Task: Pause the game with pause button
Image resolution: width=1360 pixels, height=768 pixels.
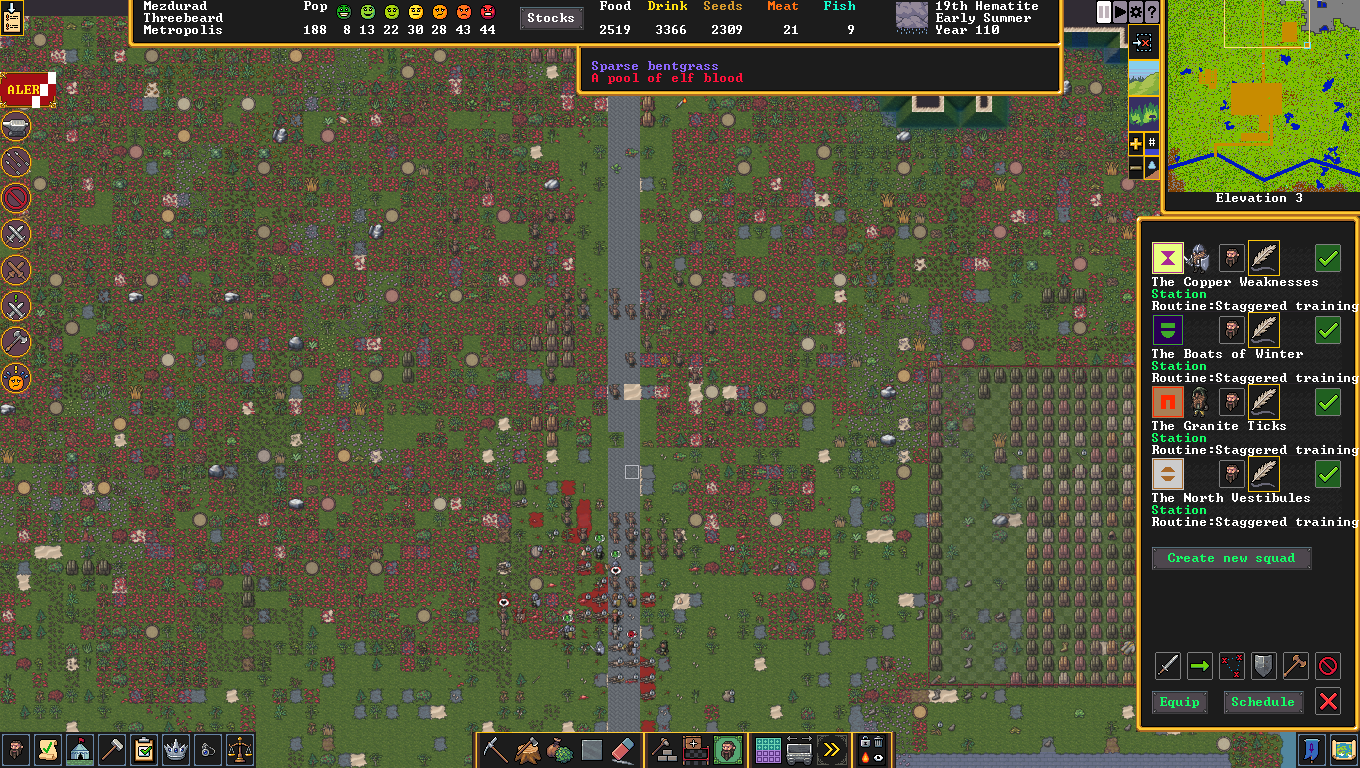Action: click(x=1104, y=12)
